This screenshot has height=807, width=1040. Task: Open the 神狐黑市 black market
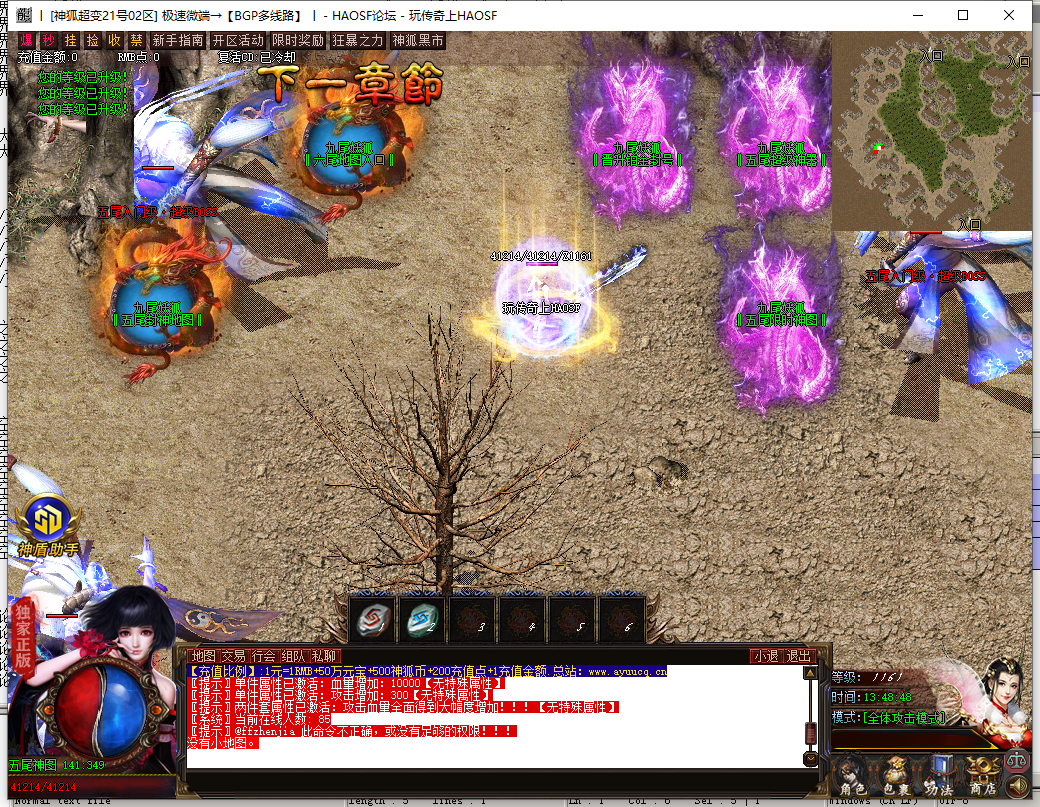point(418,41)
